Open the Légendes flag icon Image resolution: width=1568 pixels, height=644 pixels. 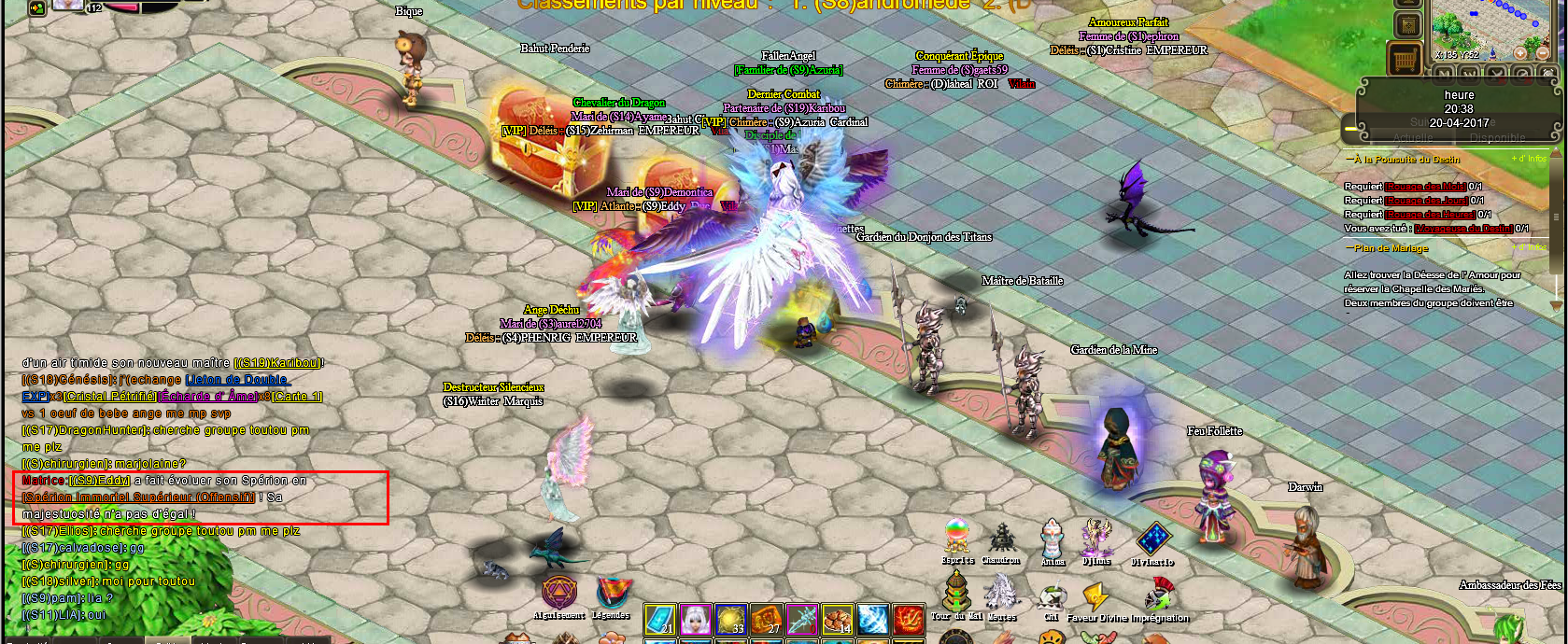click(x=612, y=593)
